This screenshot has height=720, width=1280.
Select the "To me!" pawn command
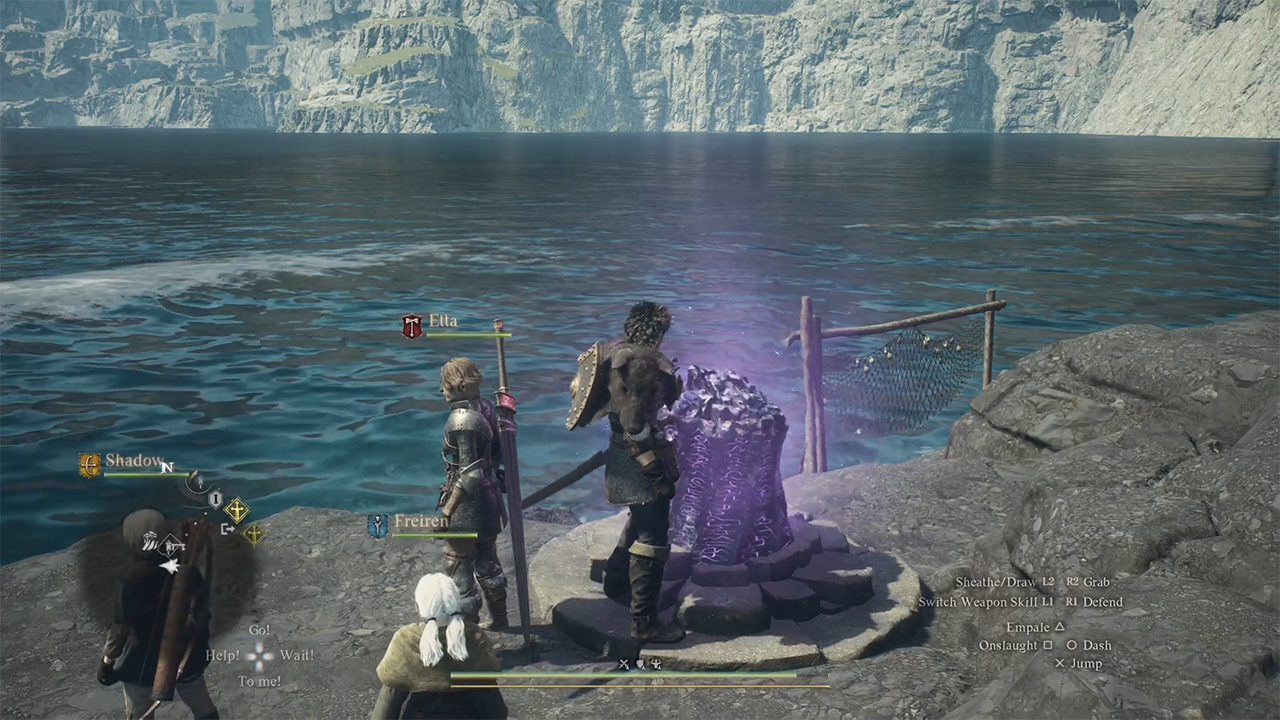tap(259, 682)
